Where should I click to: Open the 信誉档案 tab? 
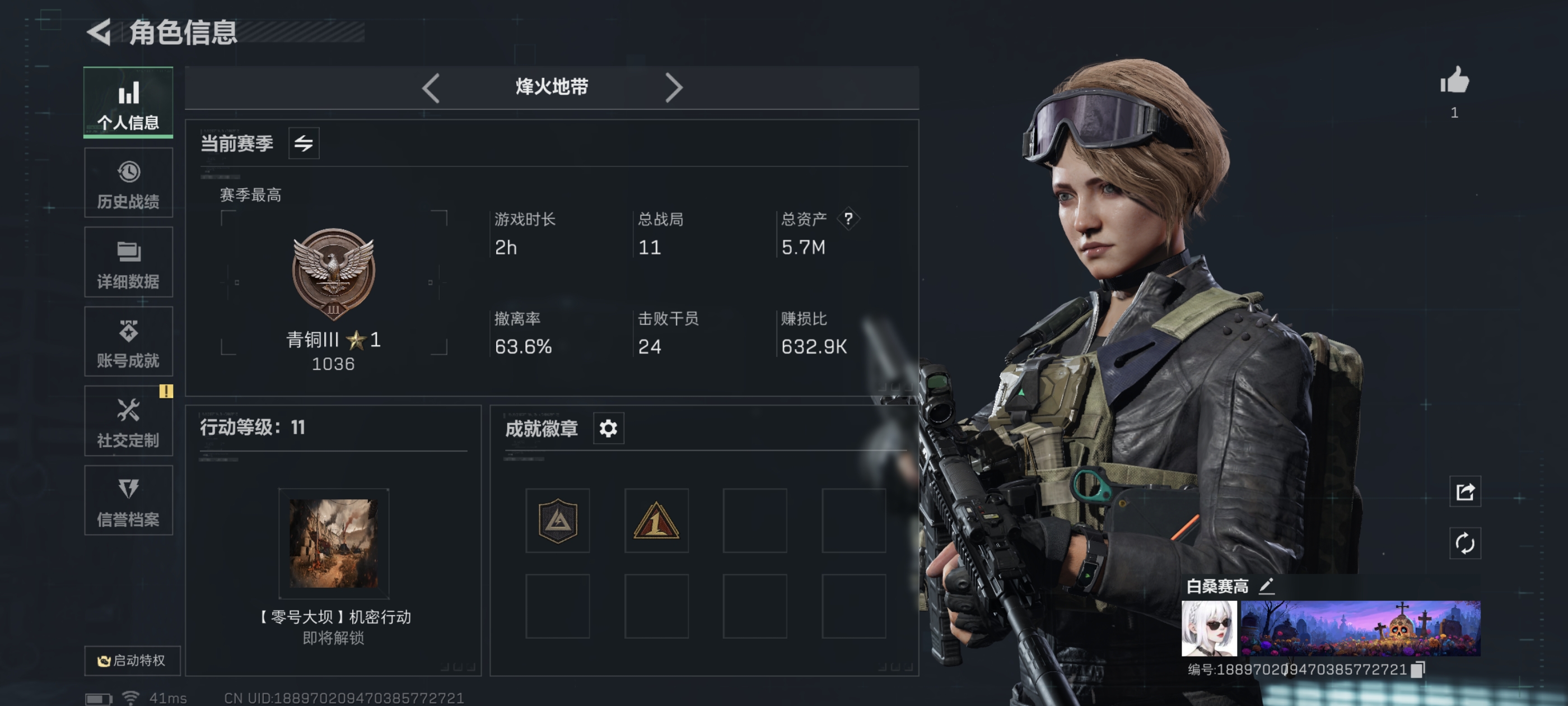click(128, 500)
